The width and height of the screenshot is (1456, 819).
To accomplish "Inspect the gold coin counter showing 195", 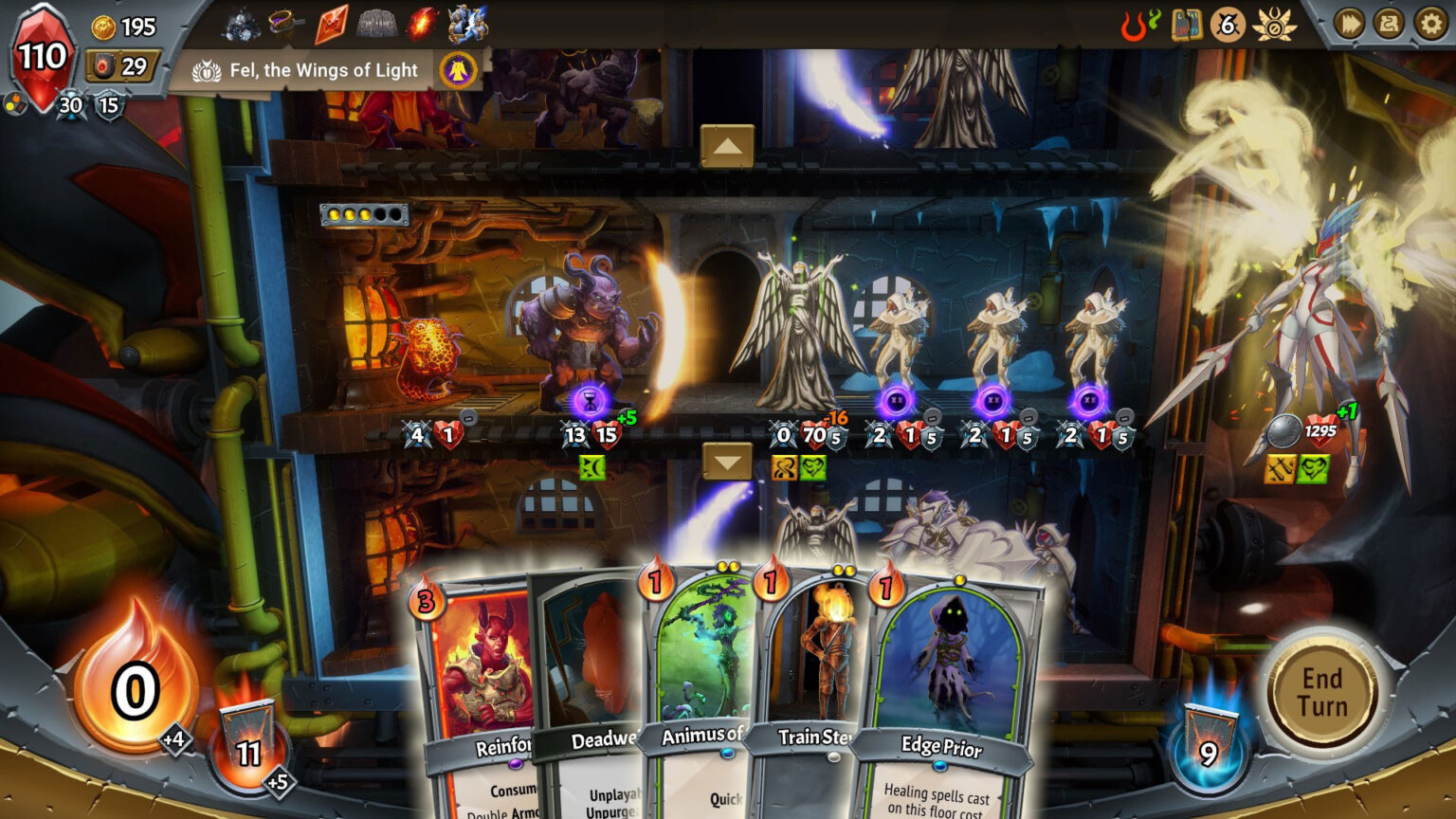I will pyautogui.click(x=116, y=27).
